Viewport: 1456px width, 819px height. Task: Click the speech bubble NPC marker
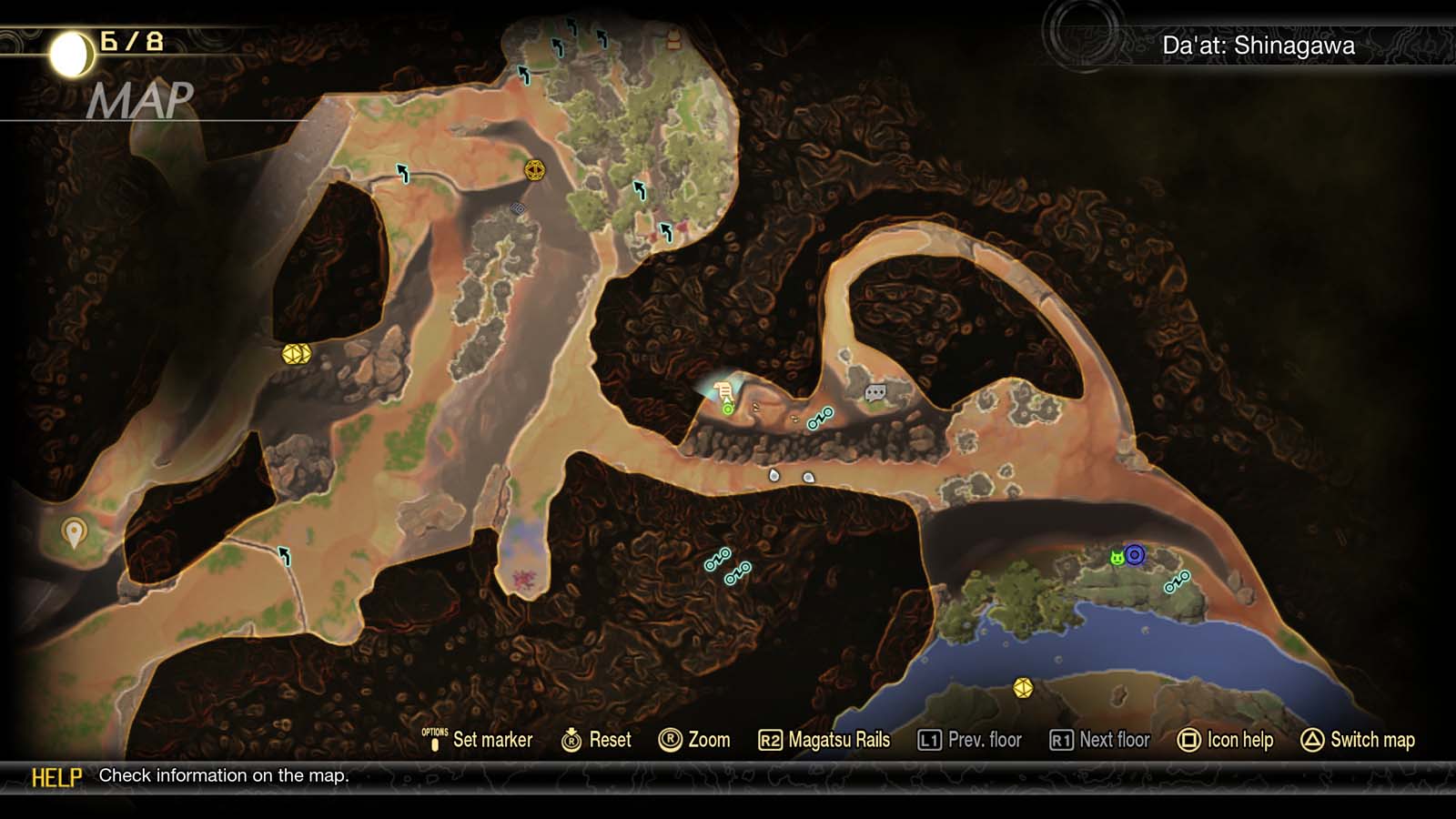pyautogui.click(x=875, y=393)
